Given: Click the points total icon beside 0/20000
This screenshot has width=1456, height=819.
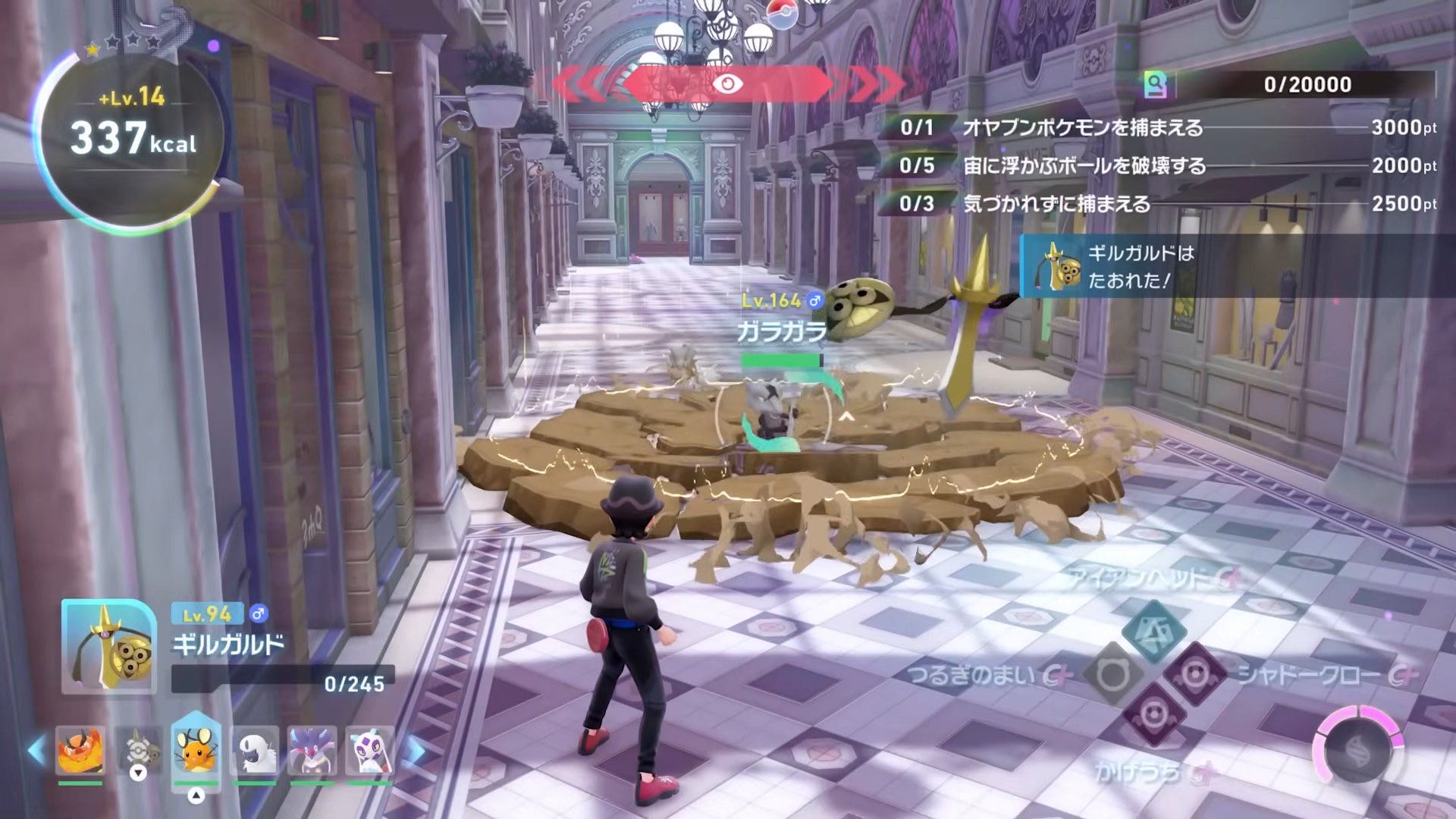Looking at the screenshot, I should (x=1156, y=85).
